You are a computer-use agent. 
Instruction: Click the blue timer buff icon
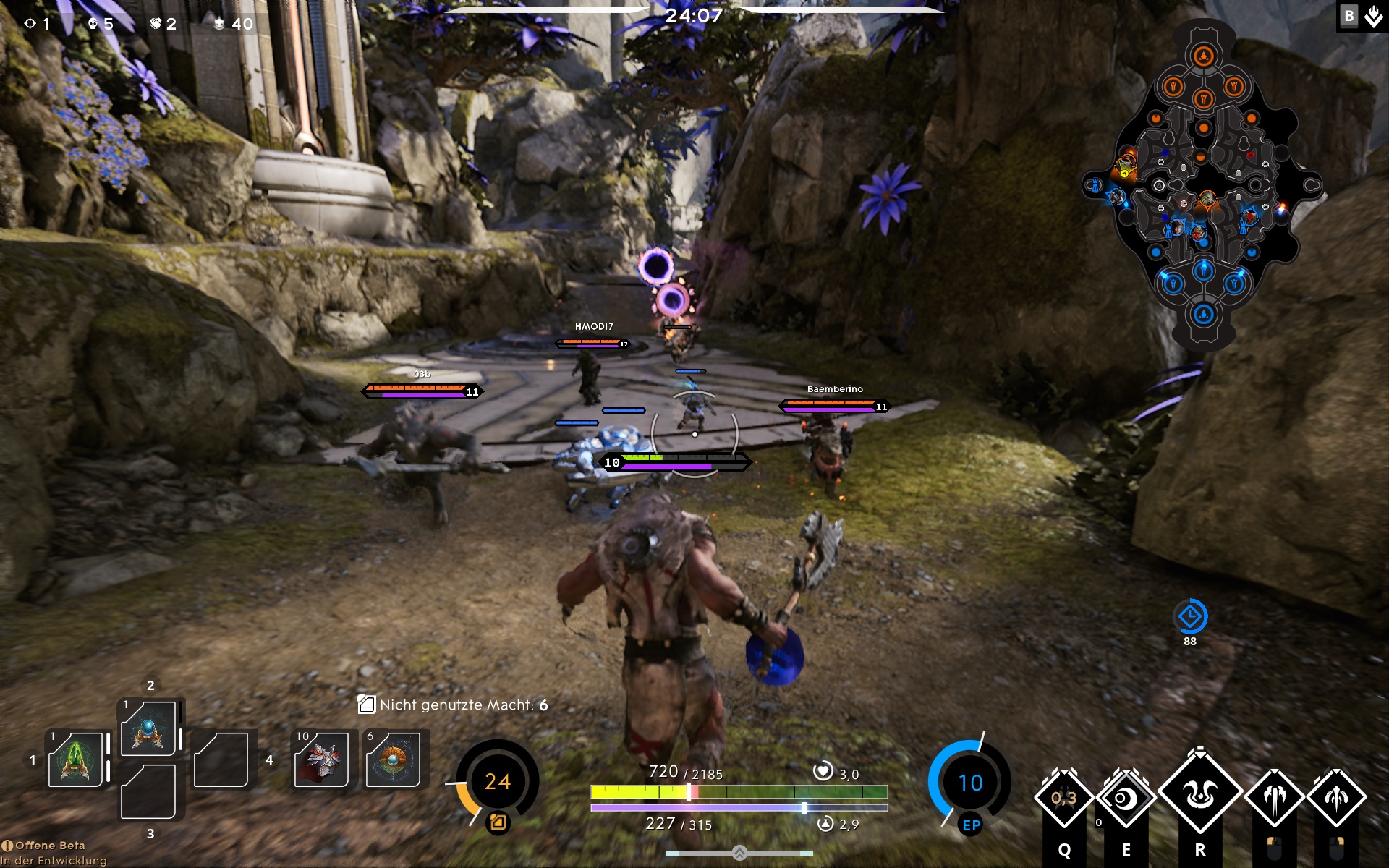click(x=1190, y=617)
